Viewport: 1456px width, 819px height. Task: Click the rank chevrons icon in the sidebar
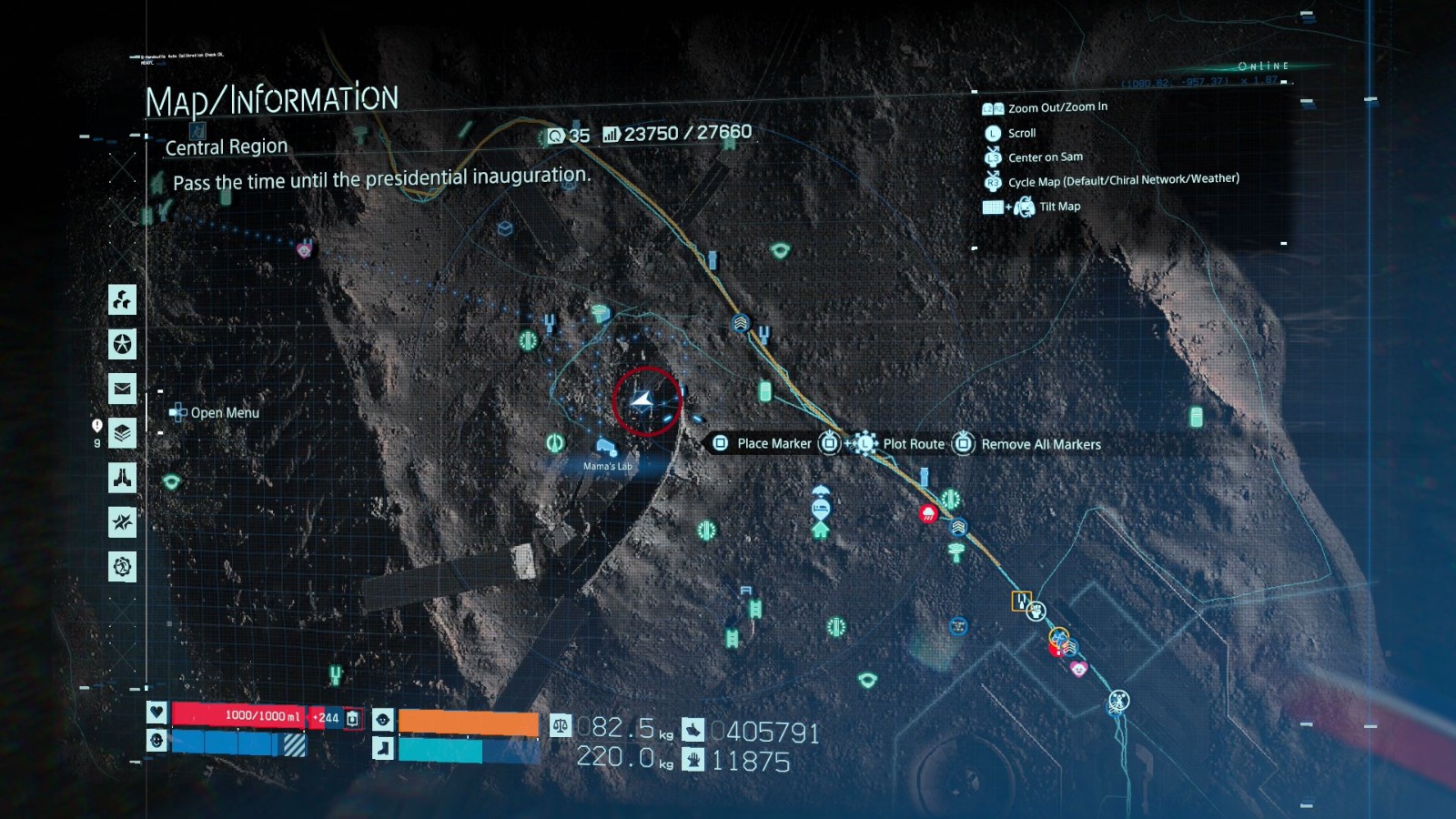click(121, 432)
